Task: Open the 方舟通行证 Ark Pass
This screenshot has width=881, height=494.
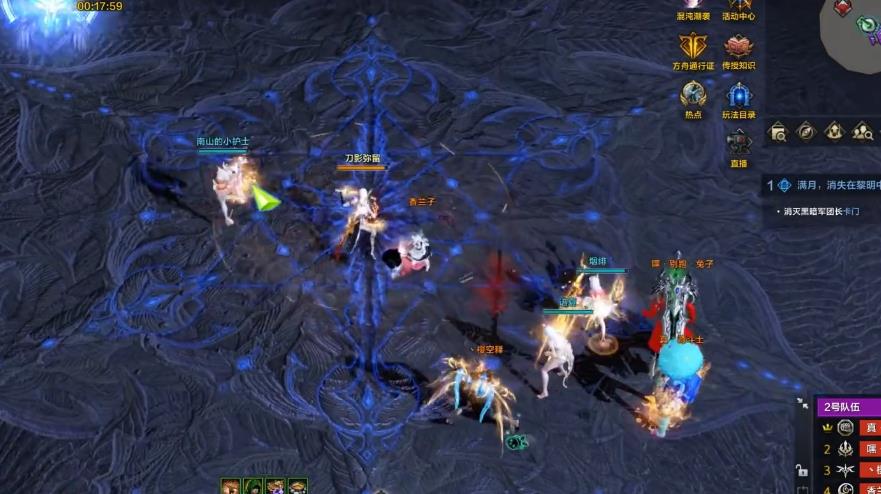Action: pyautogui.click(x=693, y=48)
